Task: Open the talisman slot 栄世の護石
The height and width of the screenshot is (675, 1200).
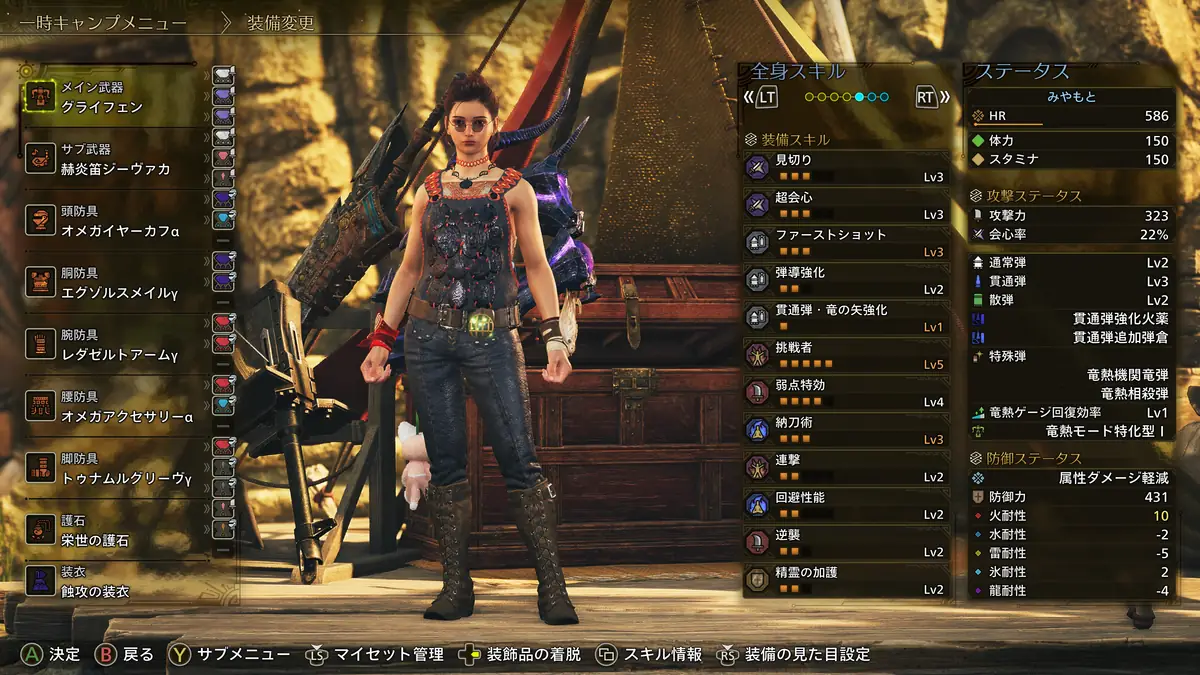Action: (x=110, y=531)
